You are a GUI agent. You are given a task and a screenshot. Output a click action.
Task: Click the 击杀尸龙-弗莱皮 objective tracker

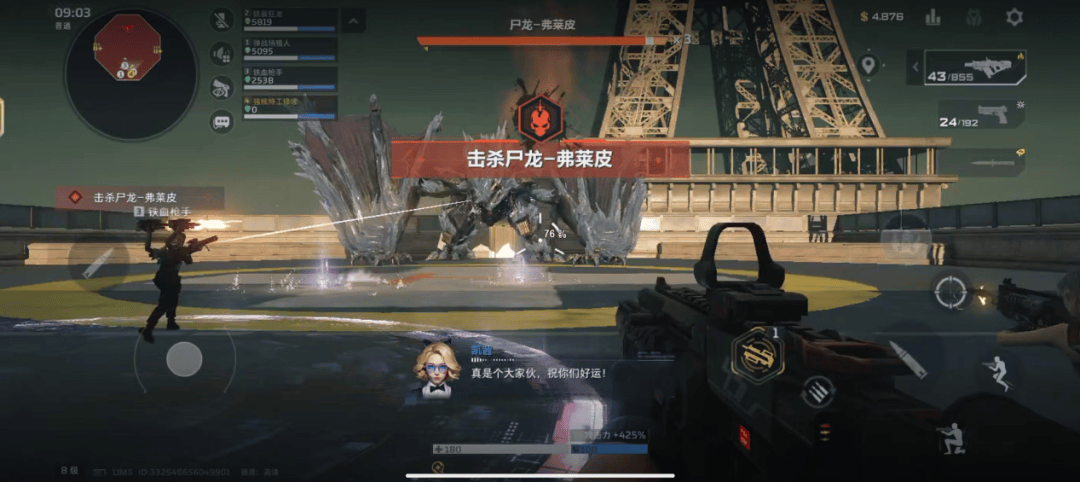(140, 198)
